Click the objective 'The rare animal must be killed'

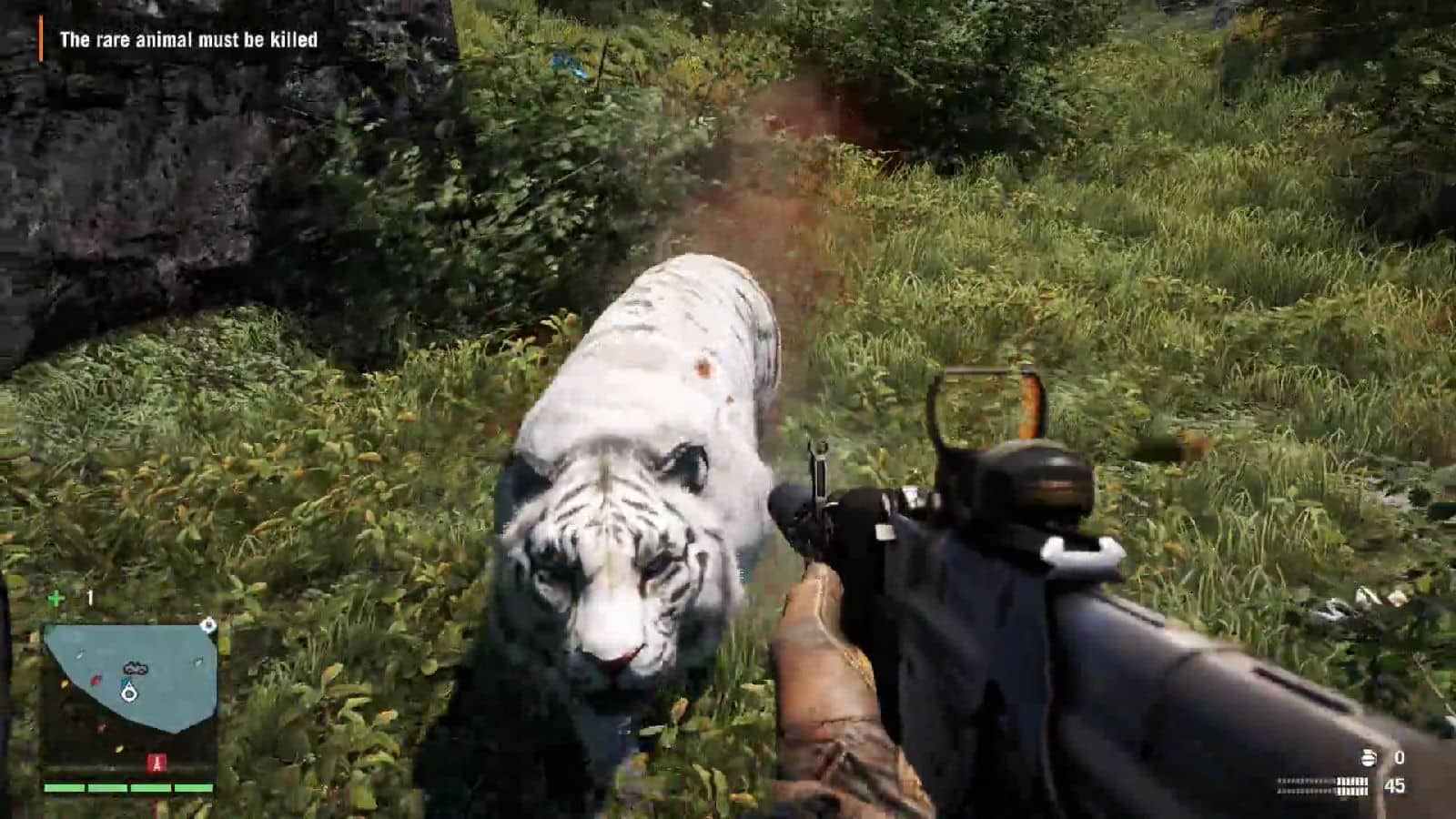point(188,40)
